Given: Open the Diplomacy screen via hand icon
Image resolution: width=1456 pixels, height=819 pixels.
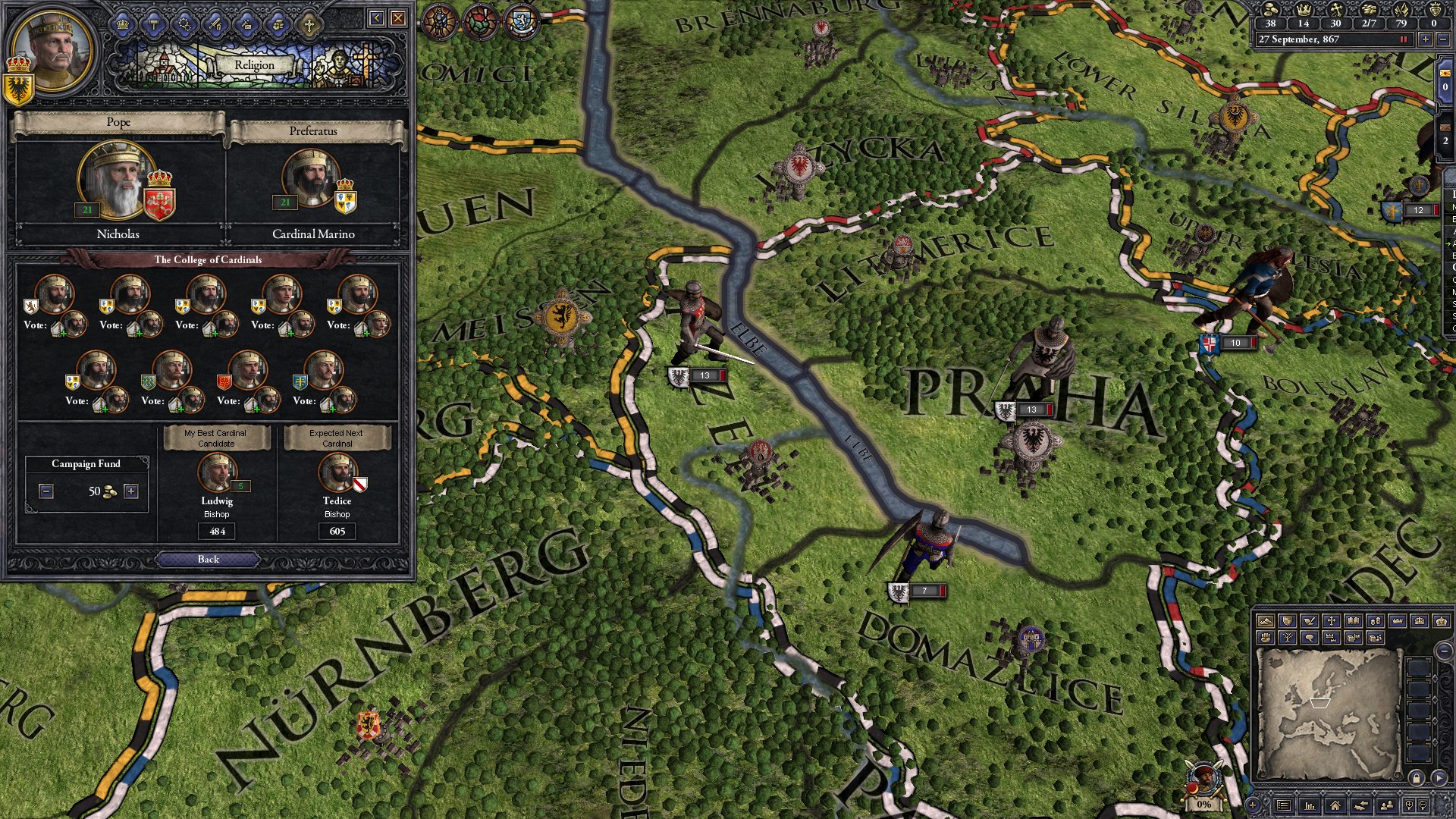Looking at the screenshot, I should coord(278,27).
